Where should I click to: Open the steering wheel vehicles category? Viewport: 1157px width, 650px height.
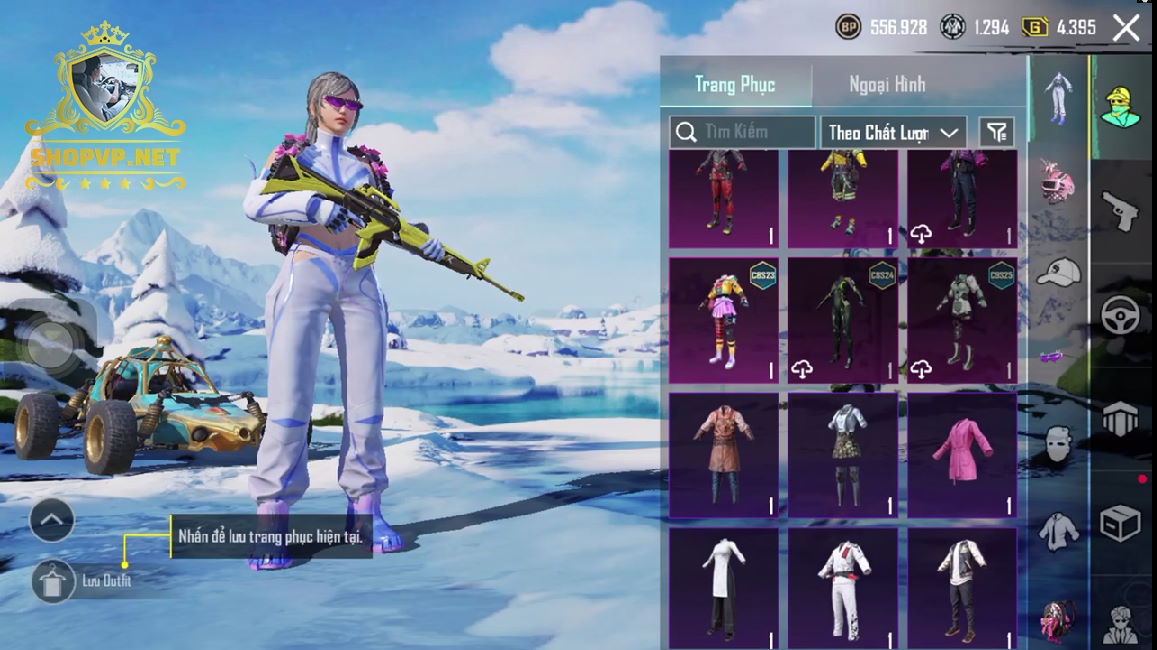[1122, 315]
